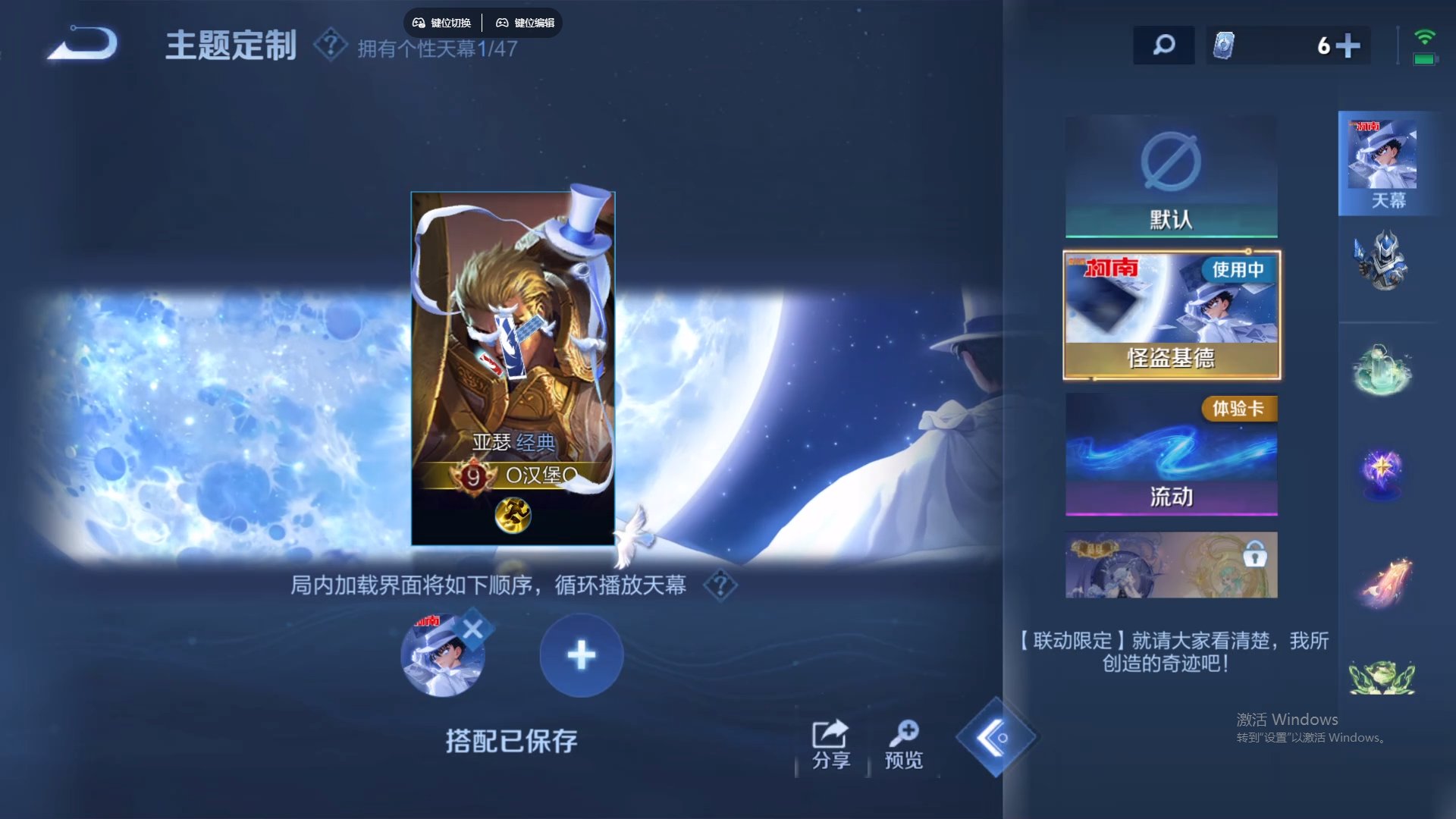Click the search magnifier icon at top
Screen dimensions: 1456x819
[x=1163, y=45]
